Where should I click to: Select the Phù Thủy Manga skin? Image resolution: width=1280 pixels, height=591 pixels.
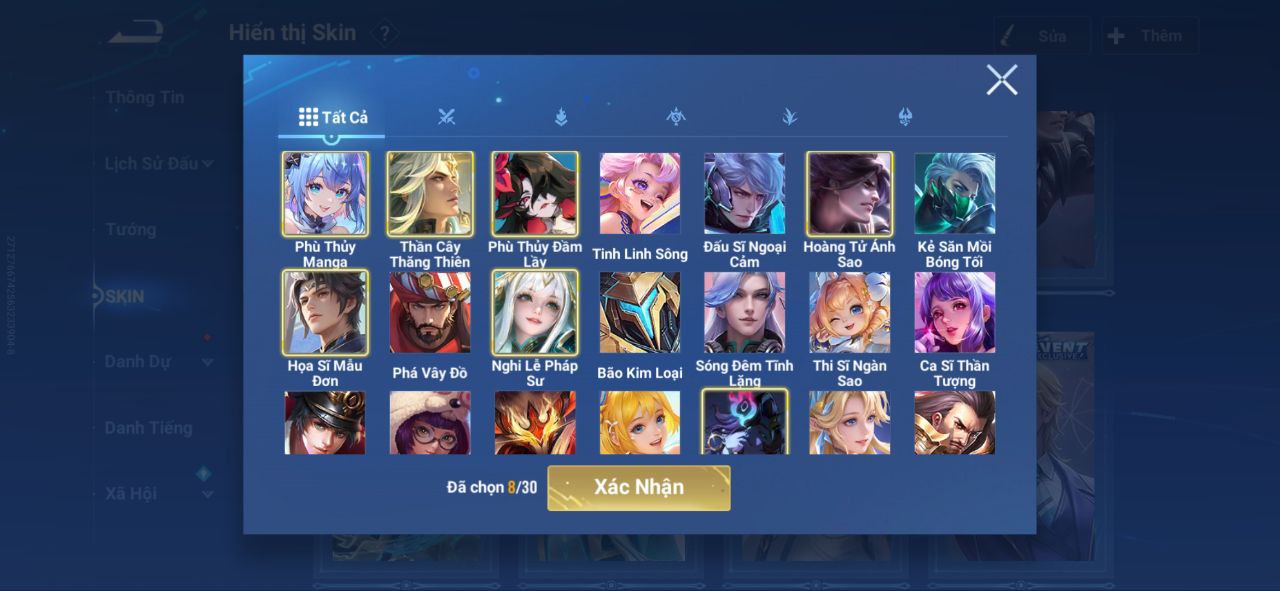click(x=325, y=194)
